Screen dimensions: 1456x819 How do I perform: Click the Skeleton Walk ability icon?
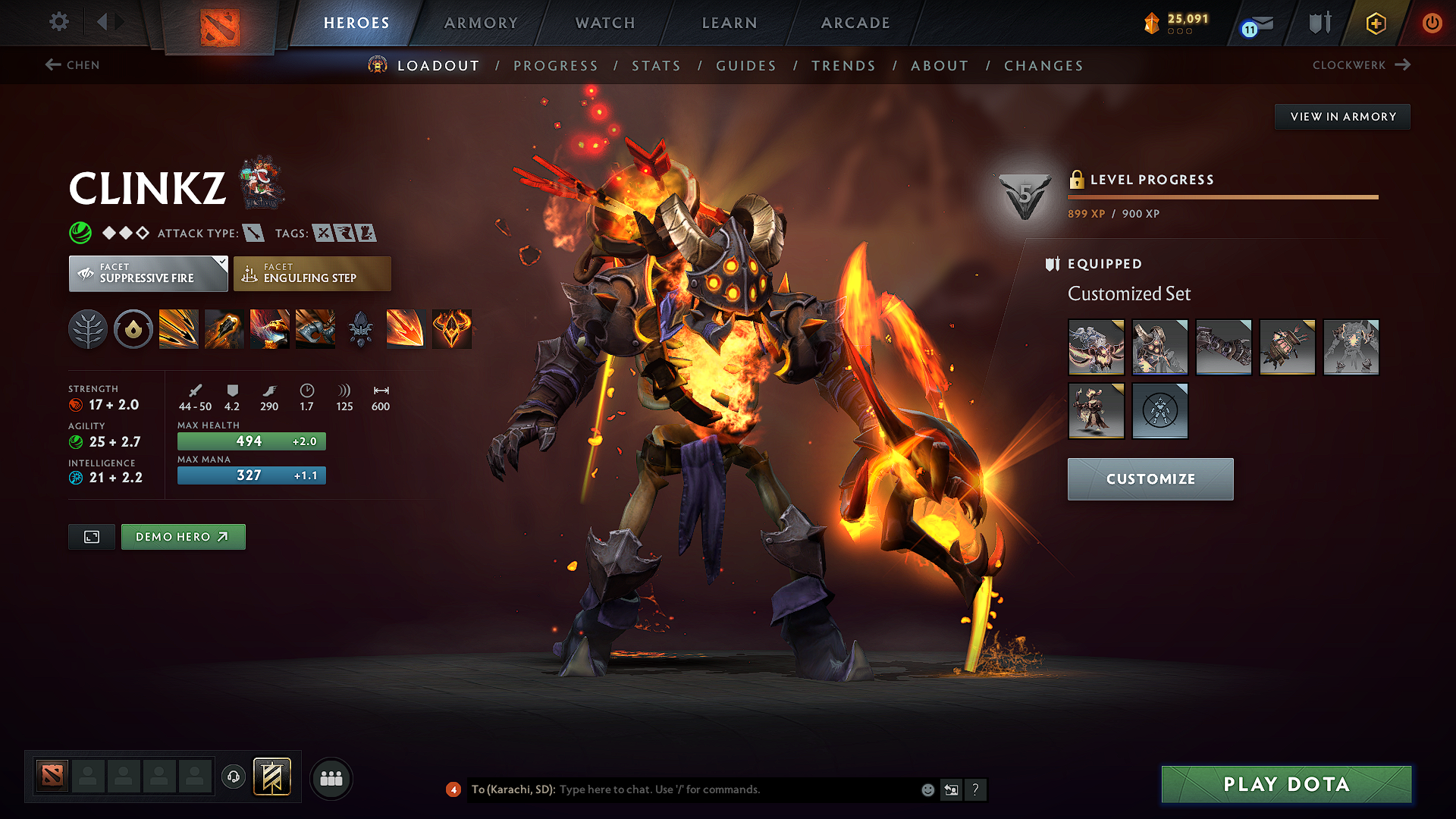[x=315, y=328]
